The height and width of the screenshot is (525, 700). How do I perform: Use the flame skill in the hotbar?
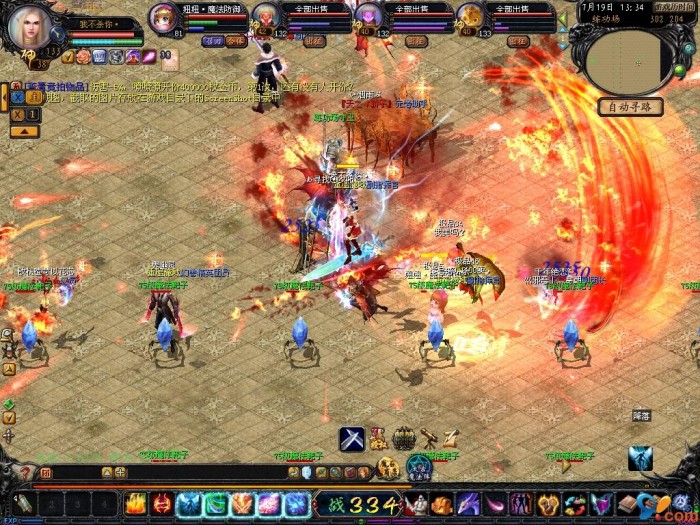135,504
